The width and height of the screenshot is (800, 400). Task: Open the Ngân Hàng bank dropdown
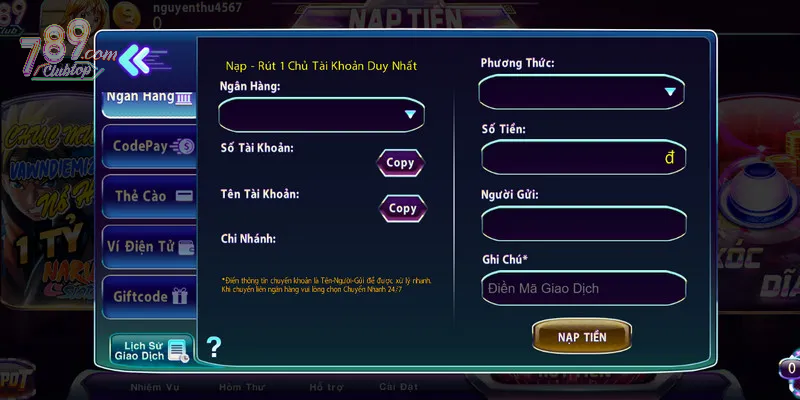pos(322,115)
